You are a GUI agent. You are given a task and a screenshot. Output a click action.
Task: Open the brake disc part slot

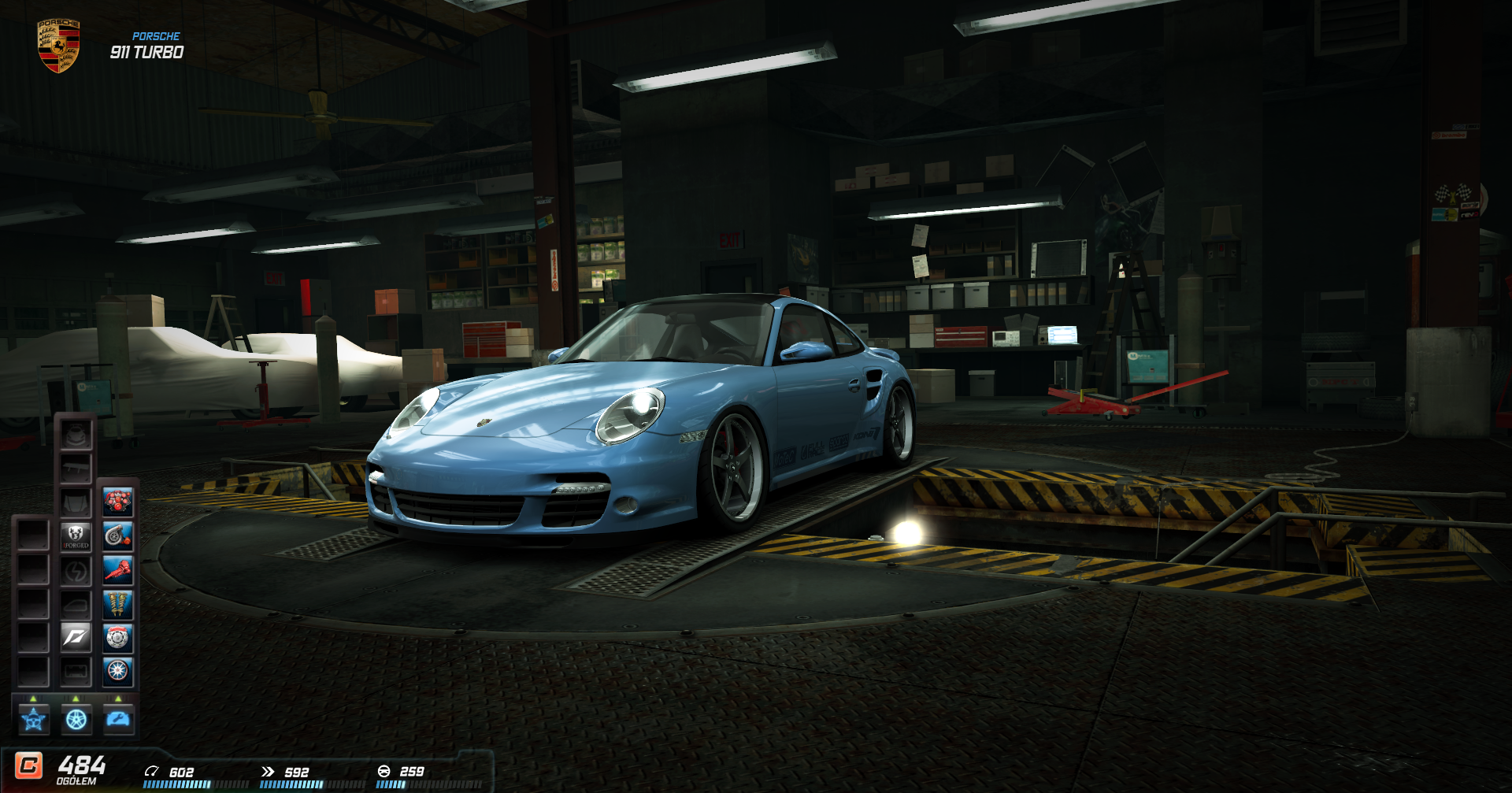(117, 638)
